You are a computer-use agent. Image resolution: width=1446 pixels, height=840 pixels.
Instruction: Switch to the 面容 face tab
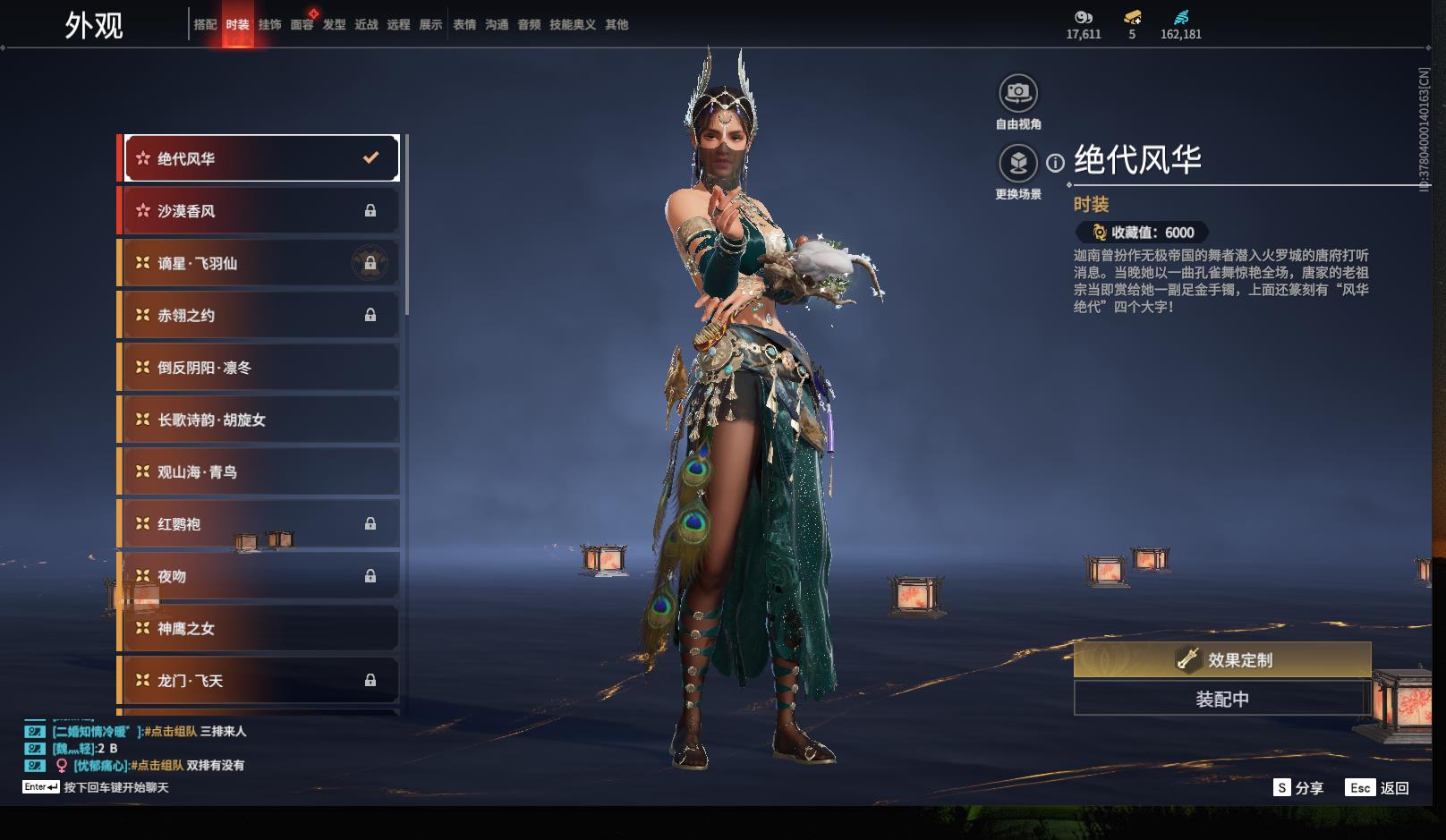pyautogui.click(x=302, y=25)
